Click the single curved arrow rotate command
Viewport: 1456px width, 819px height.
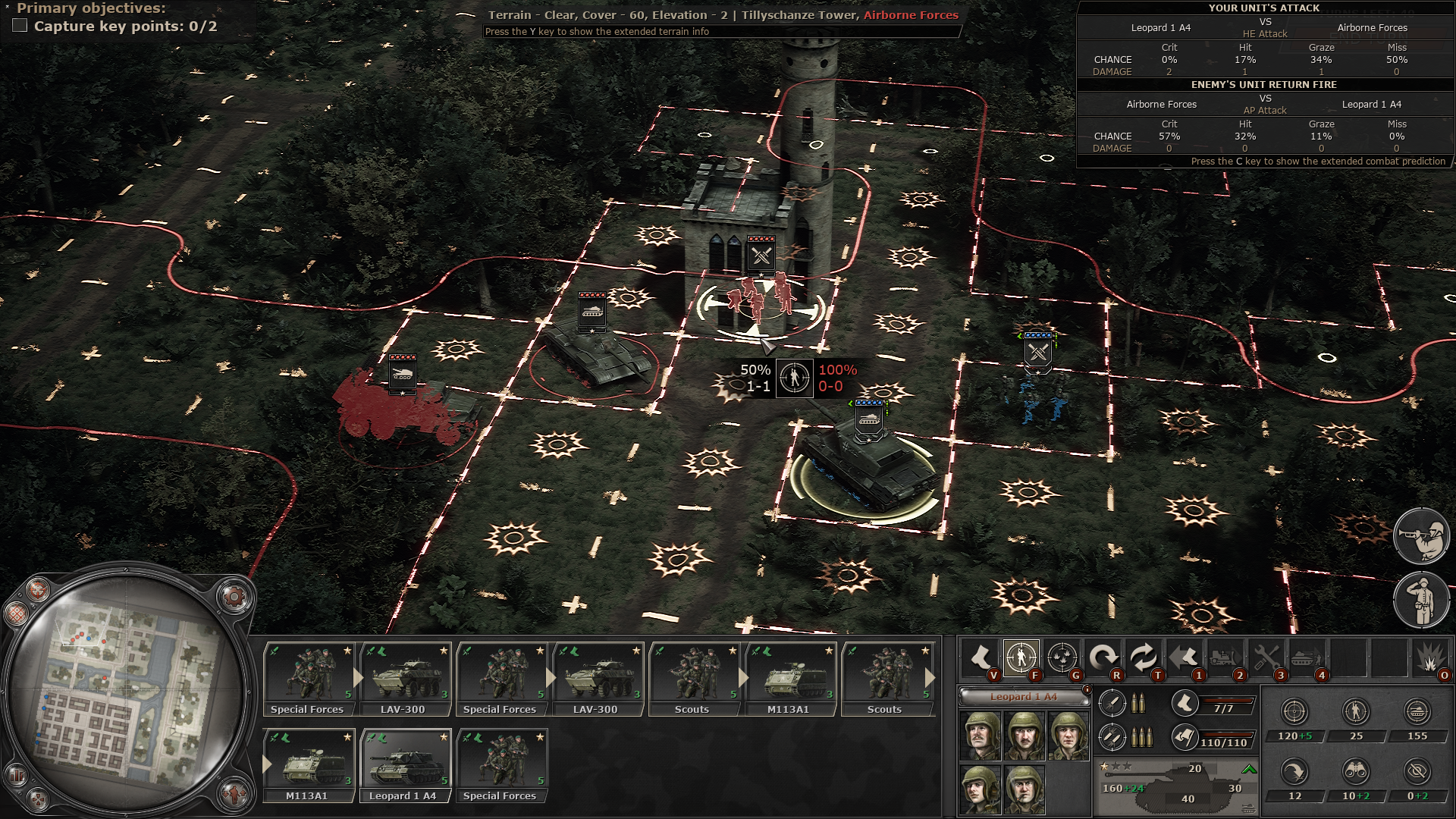(x=1103, y=657)
